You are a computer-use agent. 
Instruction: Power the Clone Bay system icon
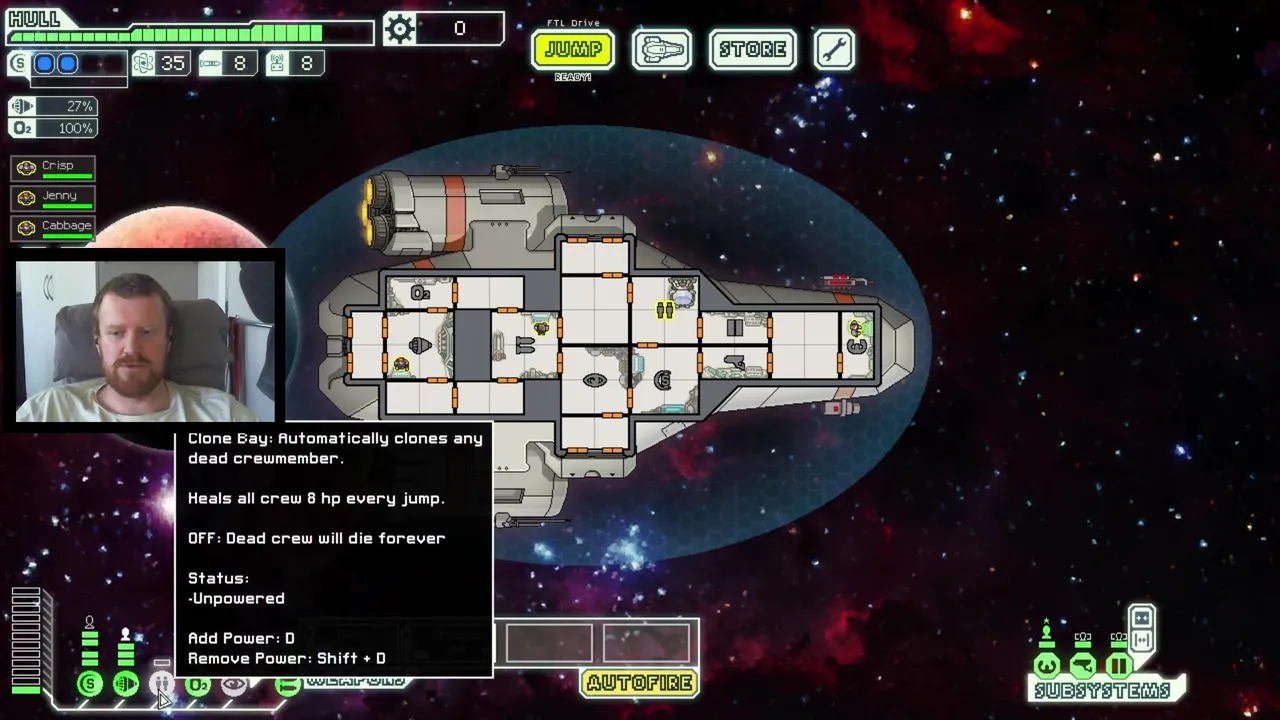[x=161, y=684]
